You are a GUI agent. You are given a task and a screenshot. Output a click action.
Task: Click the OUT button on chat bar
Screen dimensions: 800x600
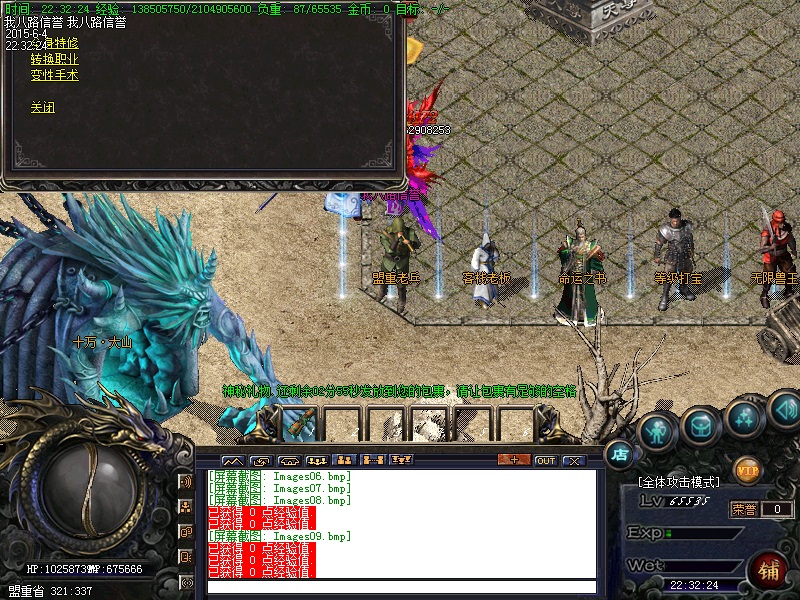(x=545, y=460)
